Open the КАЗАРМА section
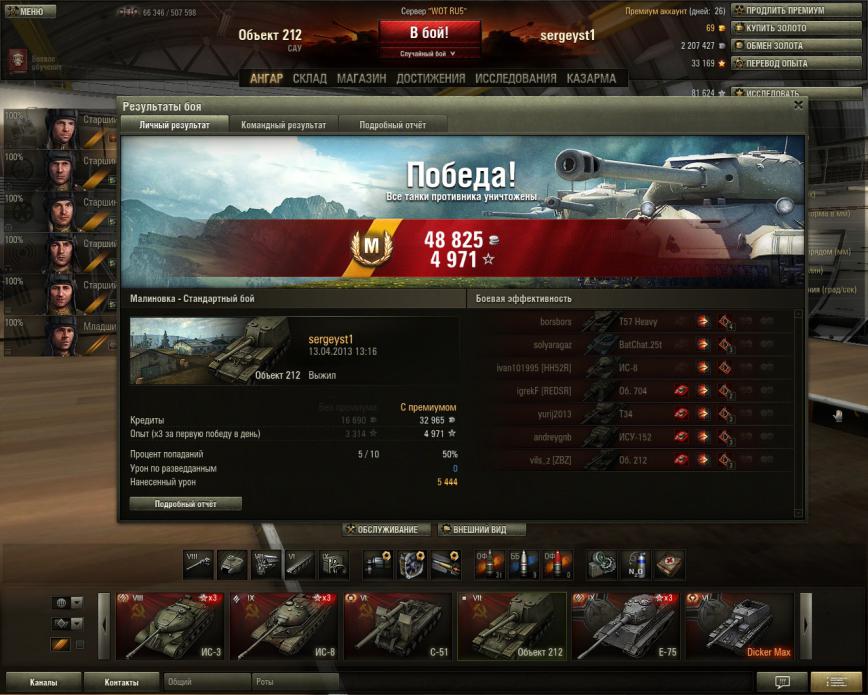 (x=591, y=78)
